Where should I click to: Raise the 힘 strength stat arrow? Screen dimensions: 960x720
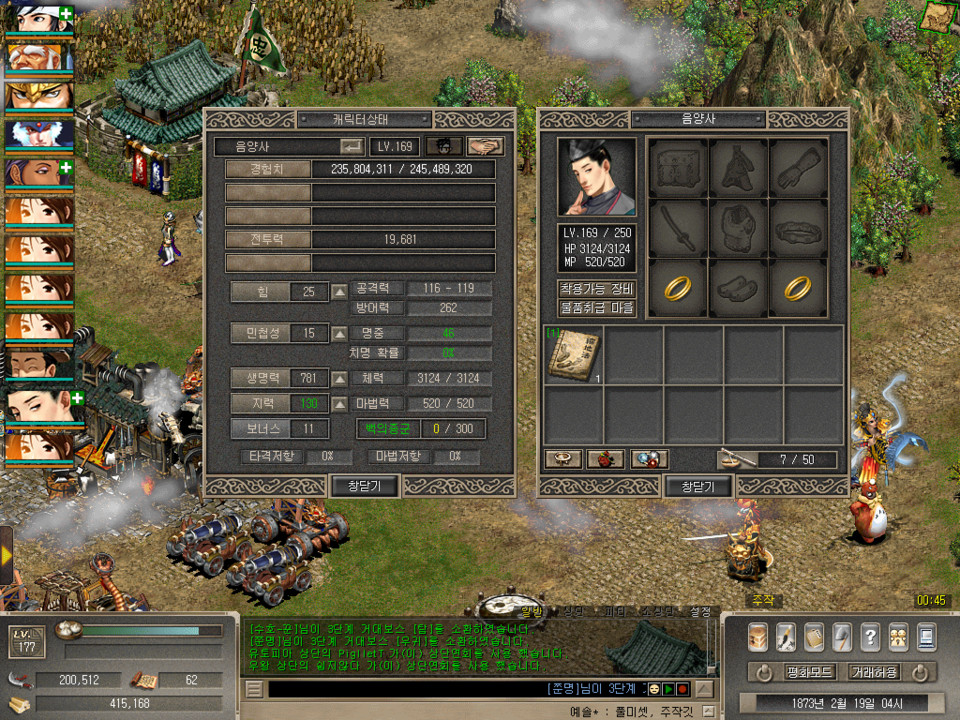(x=340, y=292)
